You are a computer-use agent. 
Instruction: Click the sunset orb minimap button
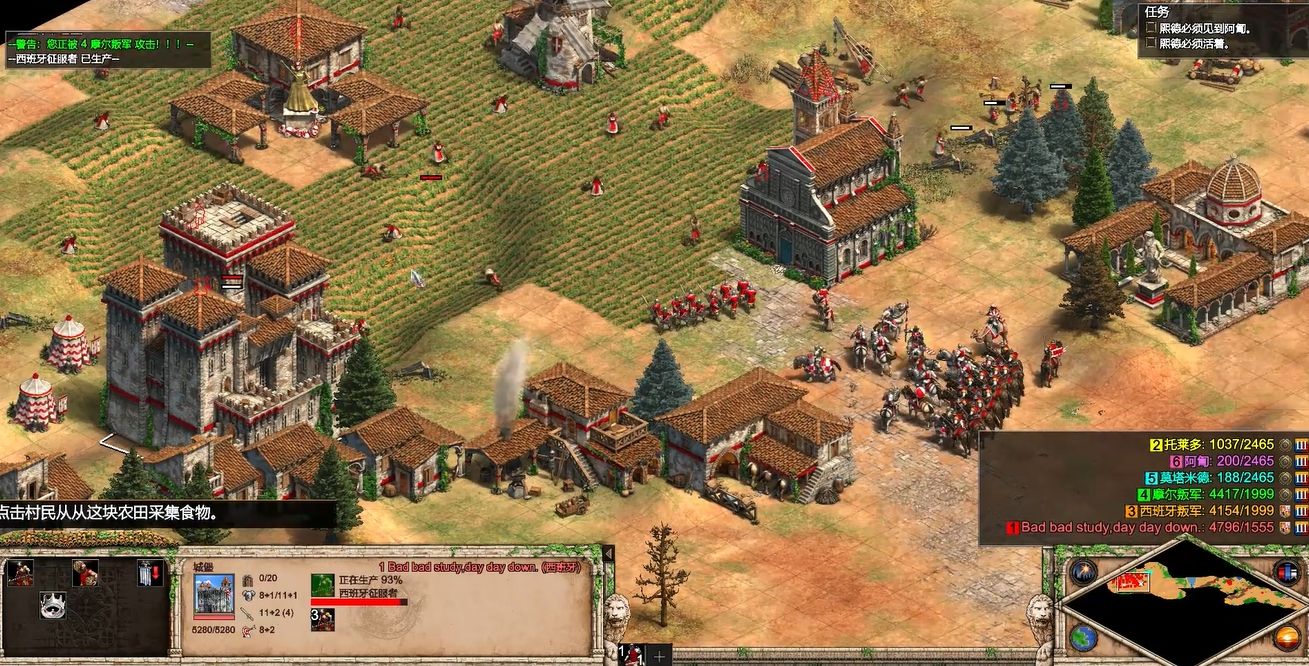click(x=1288, y=636)
